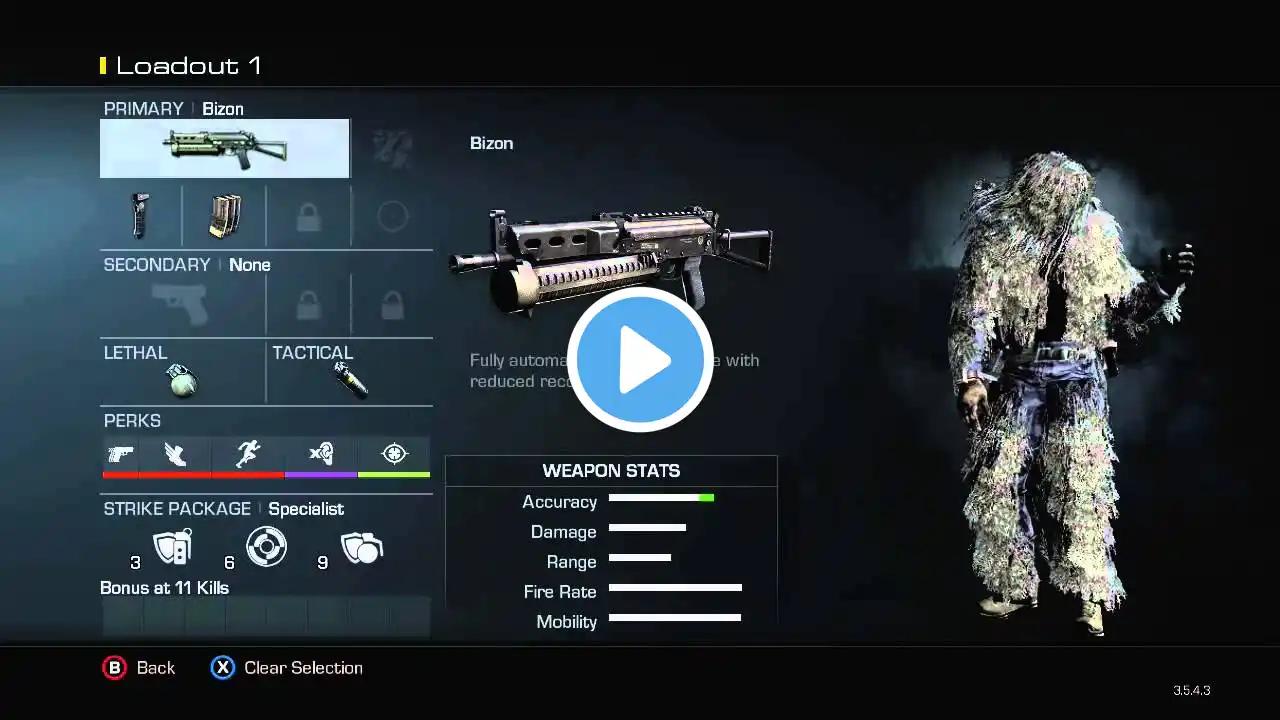Open the primary weapon camo slot
The image size is (1280, 720).
(392, 148)
